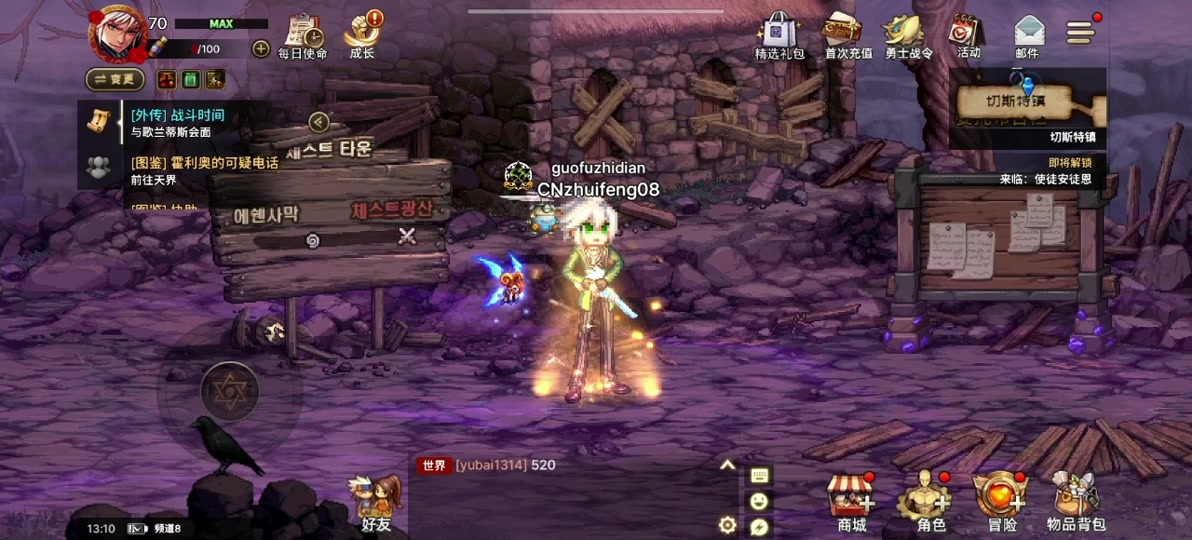Open the 精选礼包 gift pack shop
The height and width of the screenshot is (540, 1192).
click(x=780, y=36)
